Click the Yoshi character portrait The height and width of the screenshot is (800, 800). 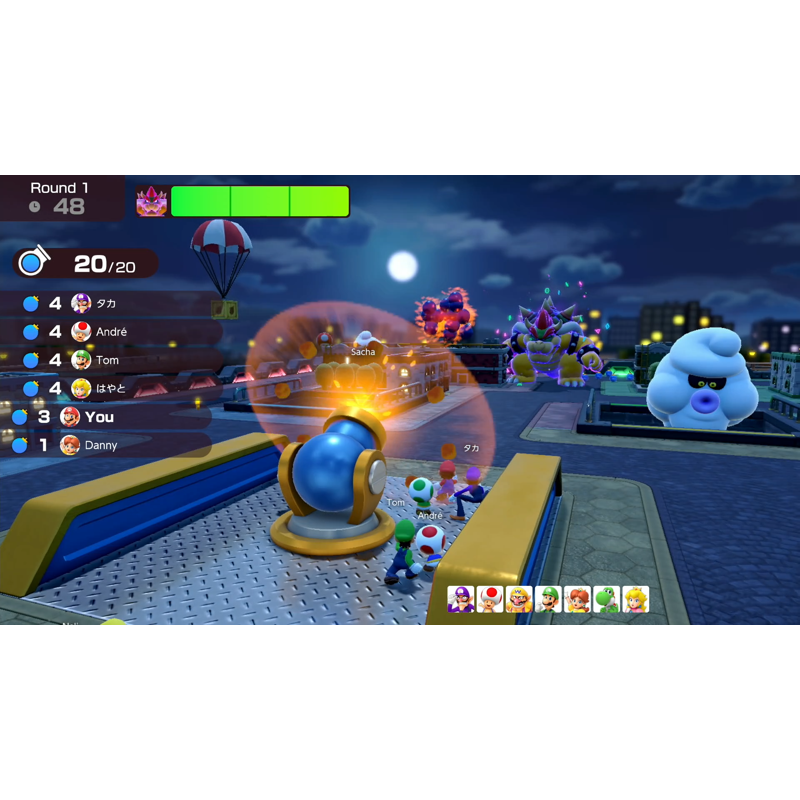tap(606, 599)
